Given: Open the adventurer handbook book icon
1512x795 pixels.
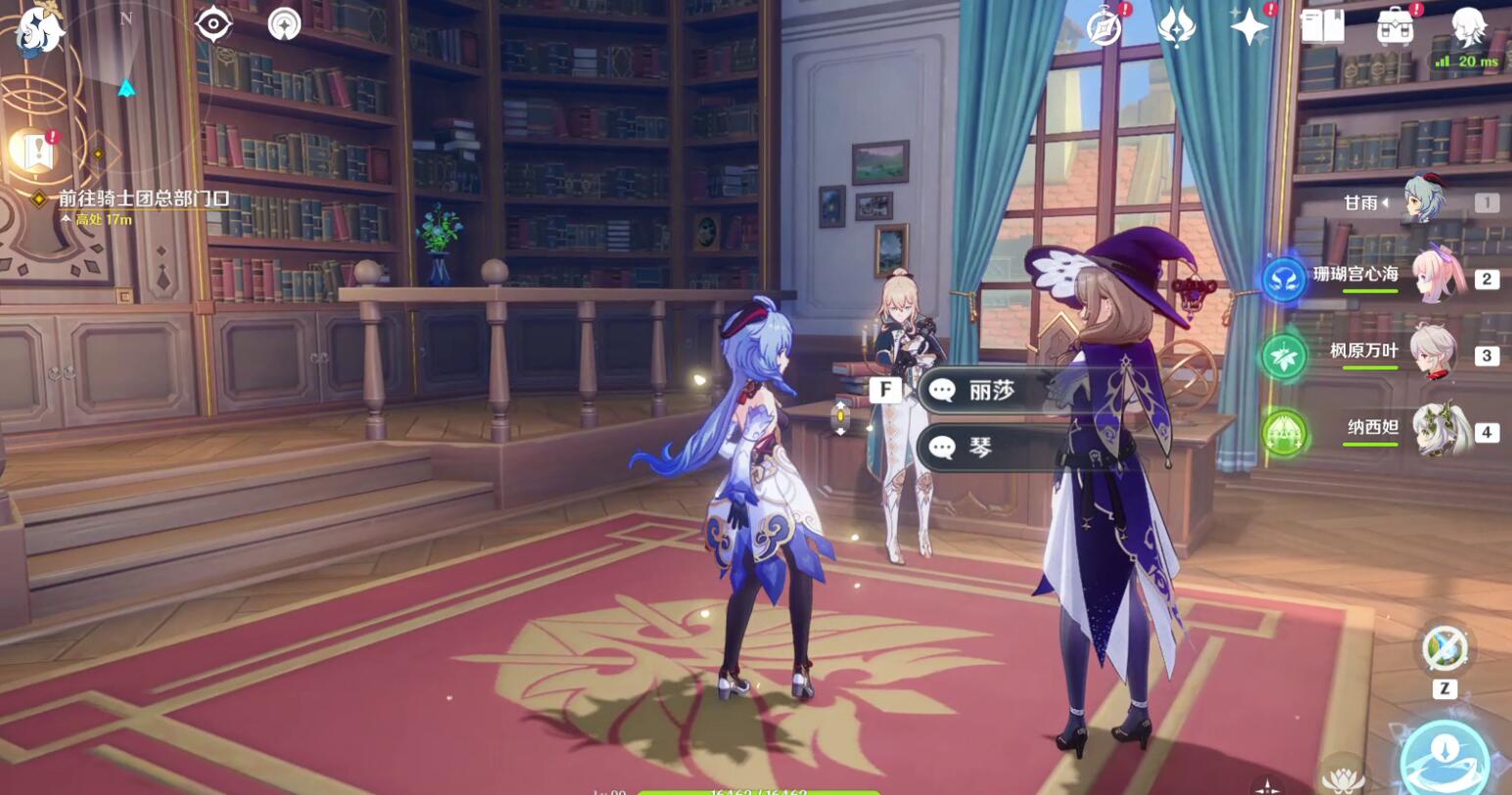Looking at the screenshot, I should pos(1322,27).
